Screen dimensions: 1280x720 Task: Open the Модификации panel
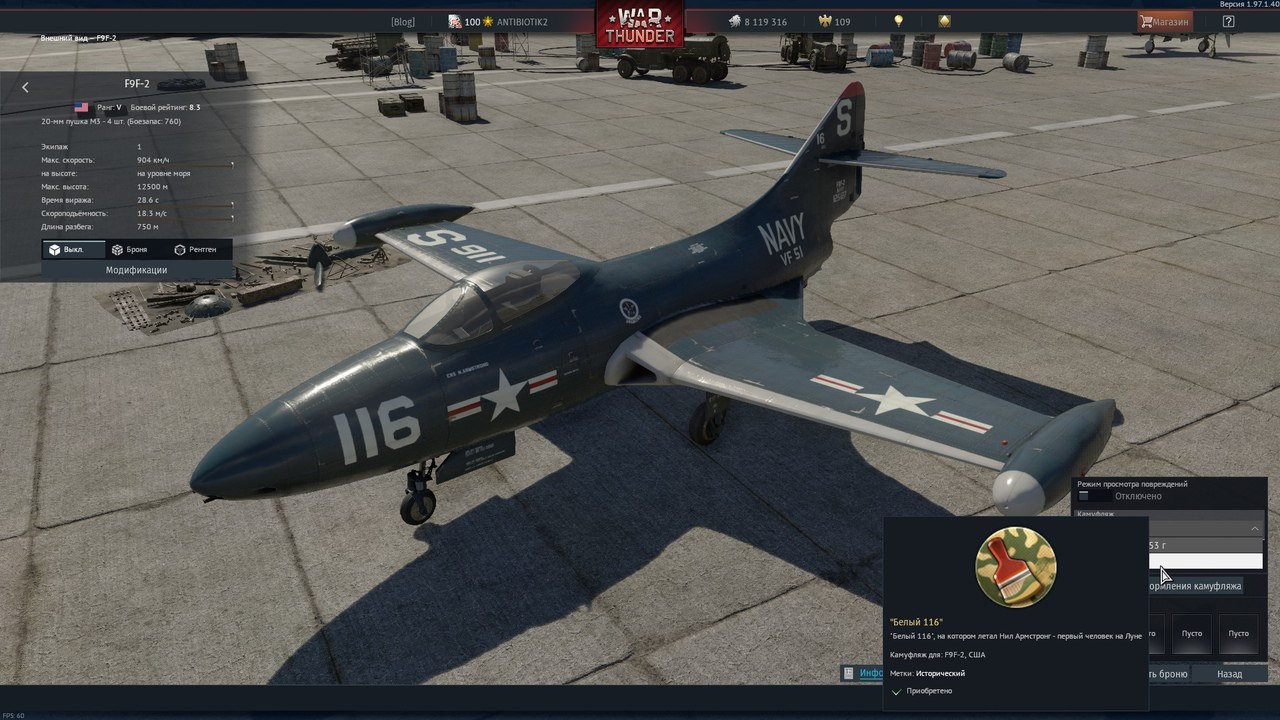(x=137, y=270)
